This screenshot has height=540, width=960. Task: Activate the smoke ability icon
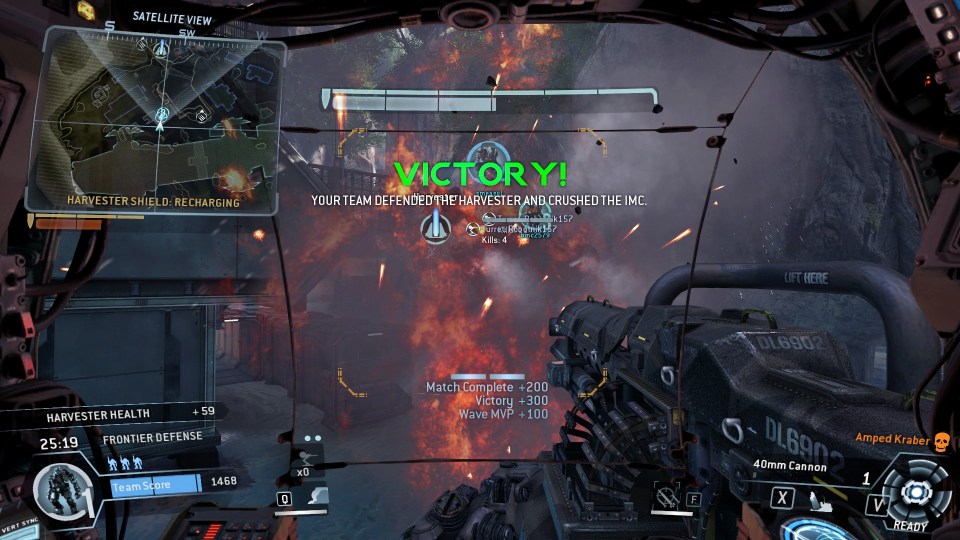(318, 495)
